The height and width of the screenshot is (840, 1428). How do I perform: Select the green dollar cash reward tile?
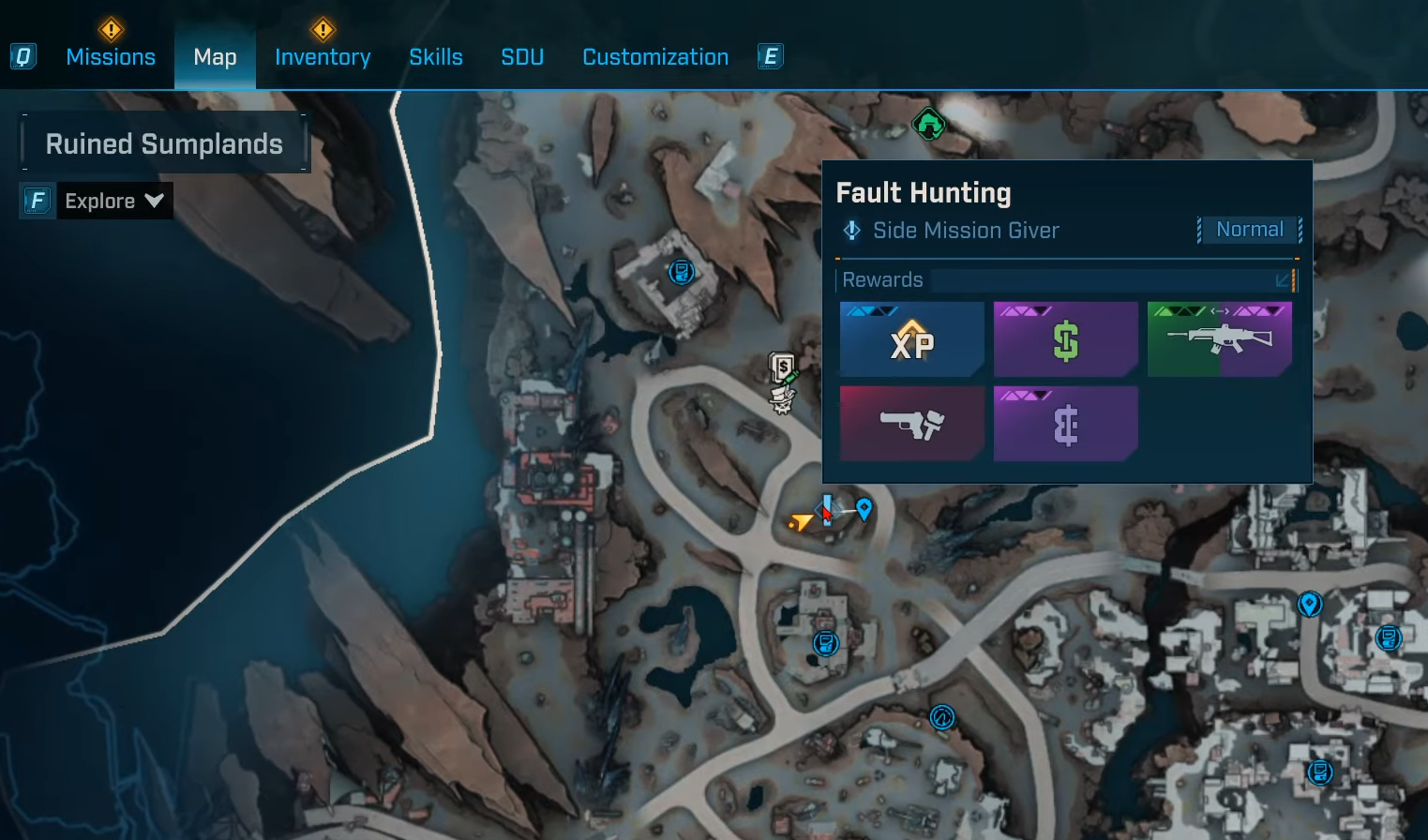1065,339
